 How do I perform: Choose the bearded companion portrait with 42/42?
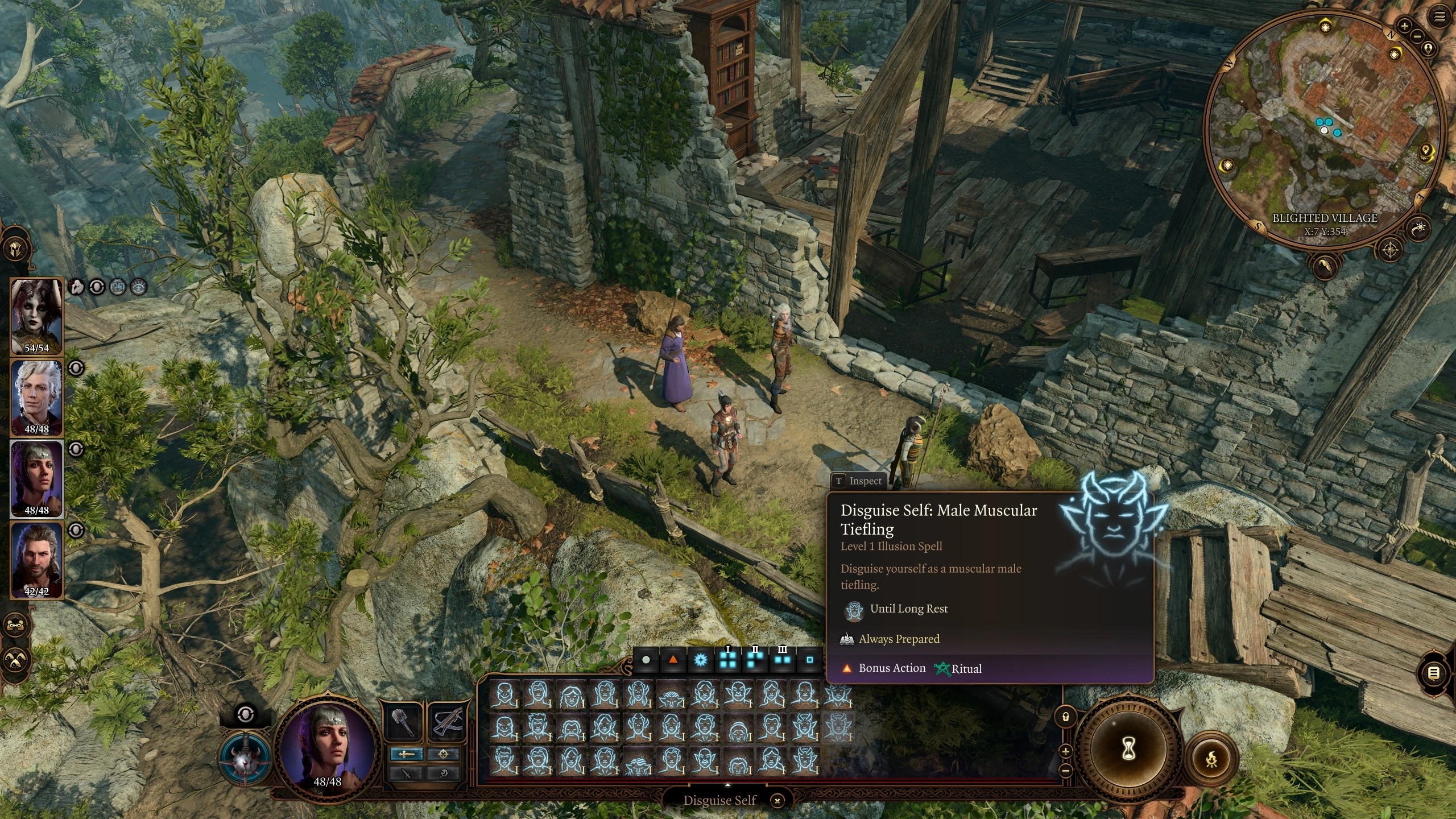[37, 560]
